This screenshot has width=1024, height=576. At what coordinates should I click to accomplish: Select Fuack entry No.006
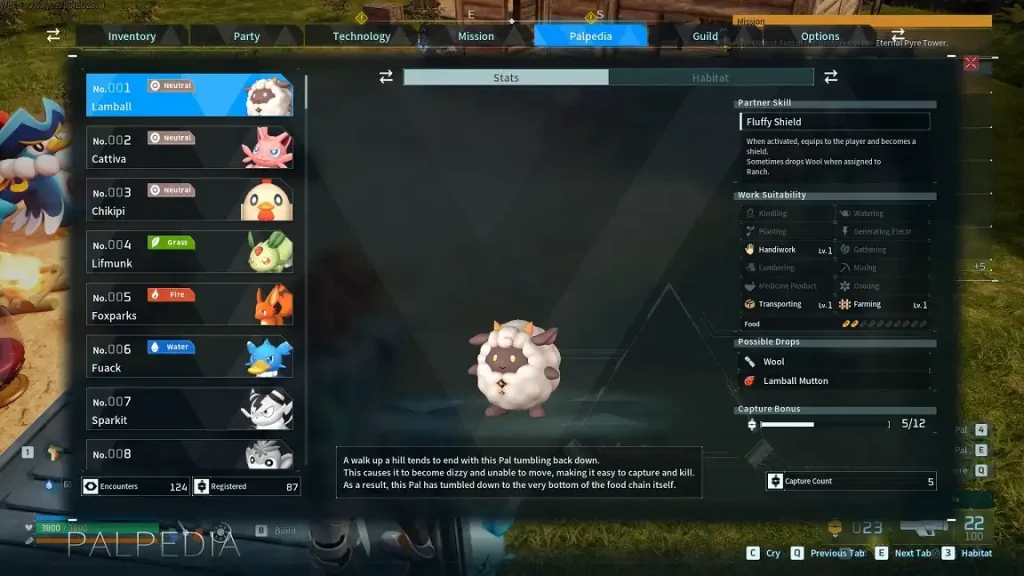[x=189, y=357]
